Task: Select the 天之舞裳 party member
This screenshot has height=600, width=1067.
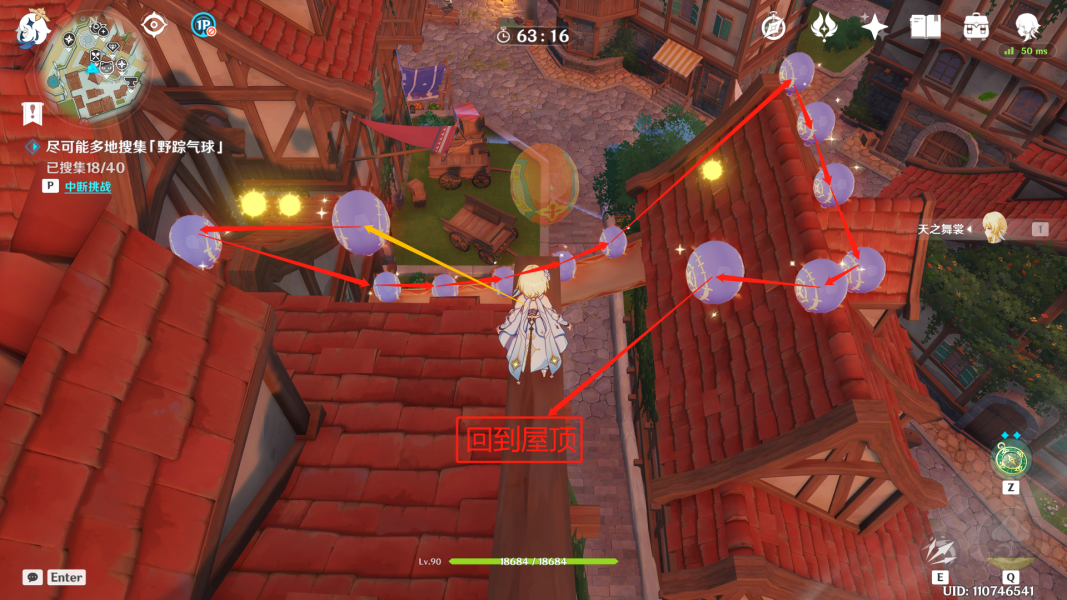Action: pos(993,228)
